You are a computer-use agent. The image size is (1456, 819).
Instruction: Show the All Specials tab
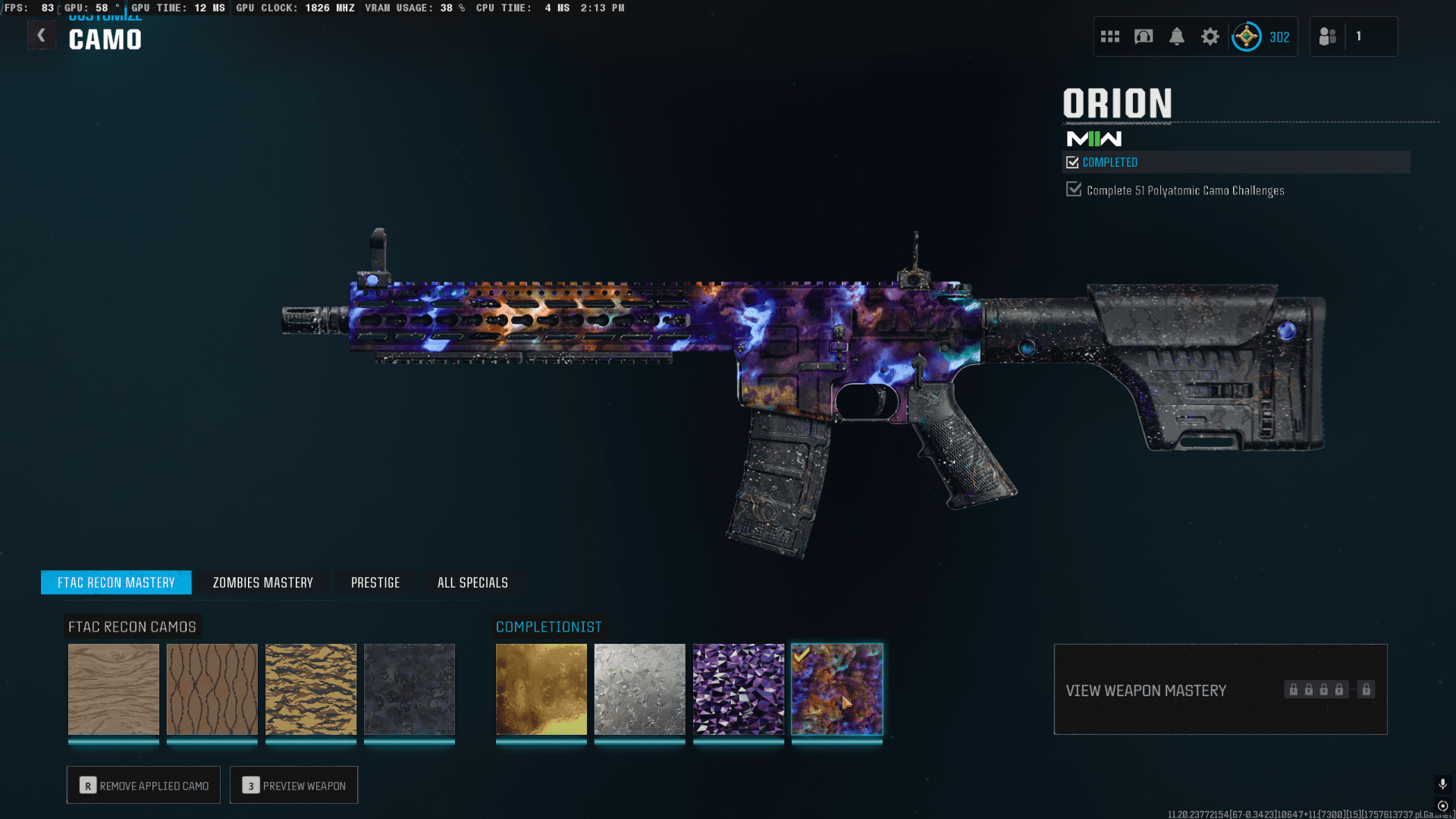click(472, 582)
